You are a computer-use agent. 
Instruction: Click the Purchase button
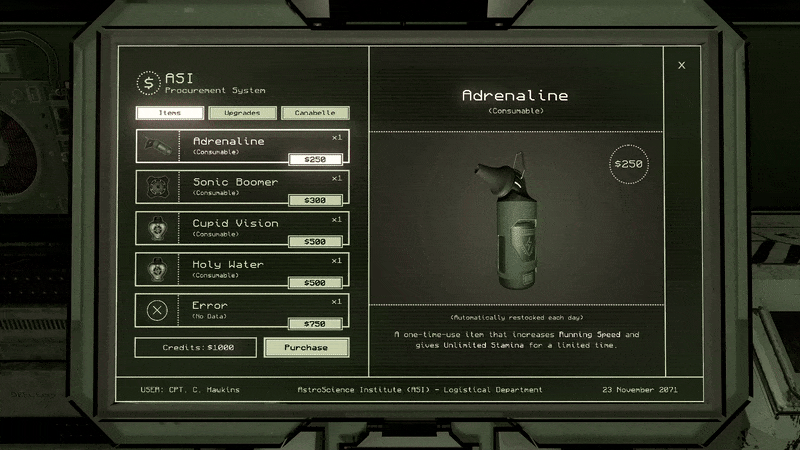pos(306,347)
